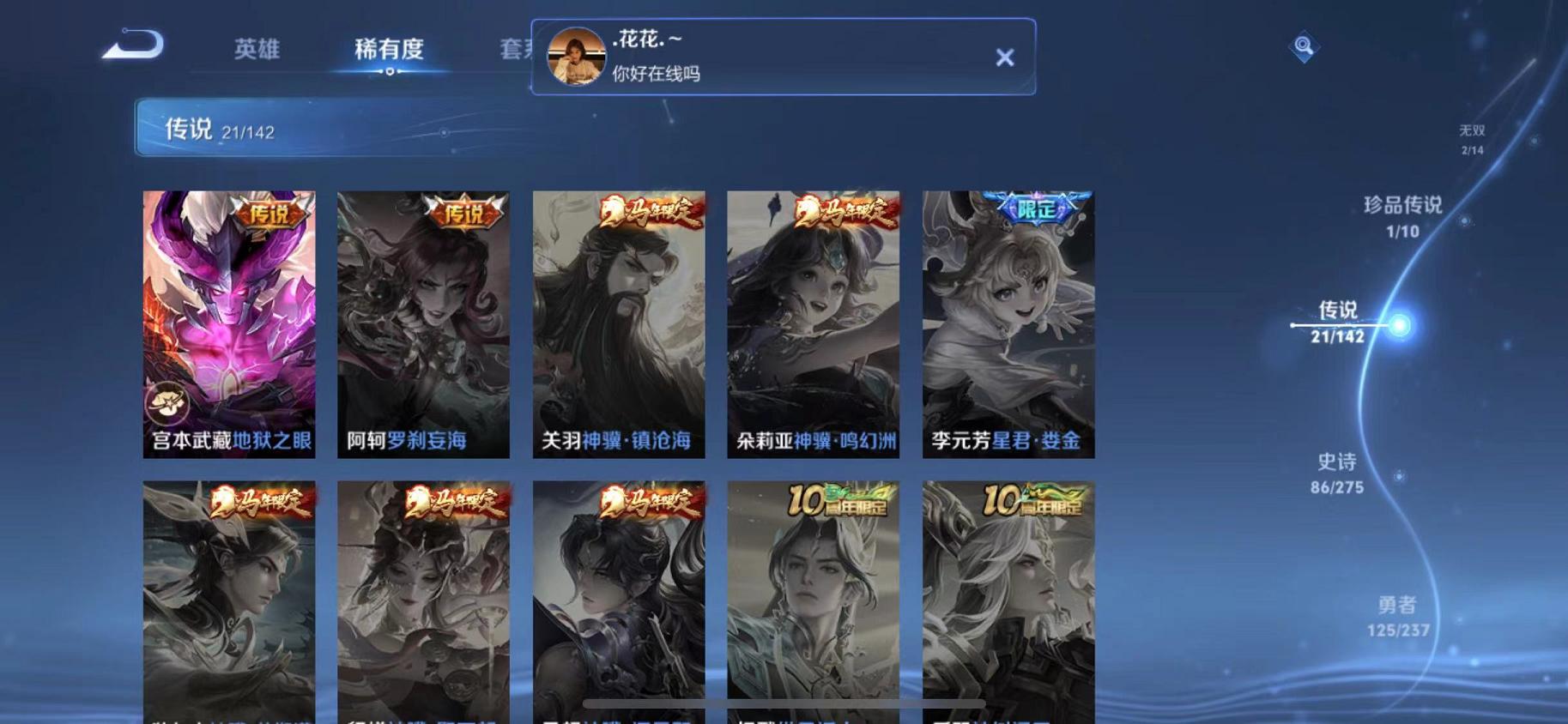Open the 套装 tab behind the chat popup

[516, 50]
